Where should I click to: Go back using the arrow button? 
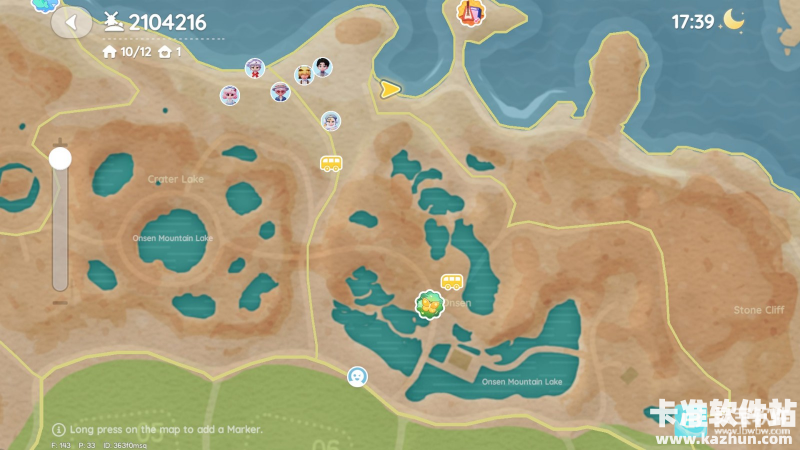tap(70, 22)
